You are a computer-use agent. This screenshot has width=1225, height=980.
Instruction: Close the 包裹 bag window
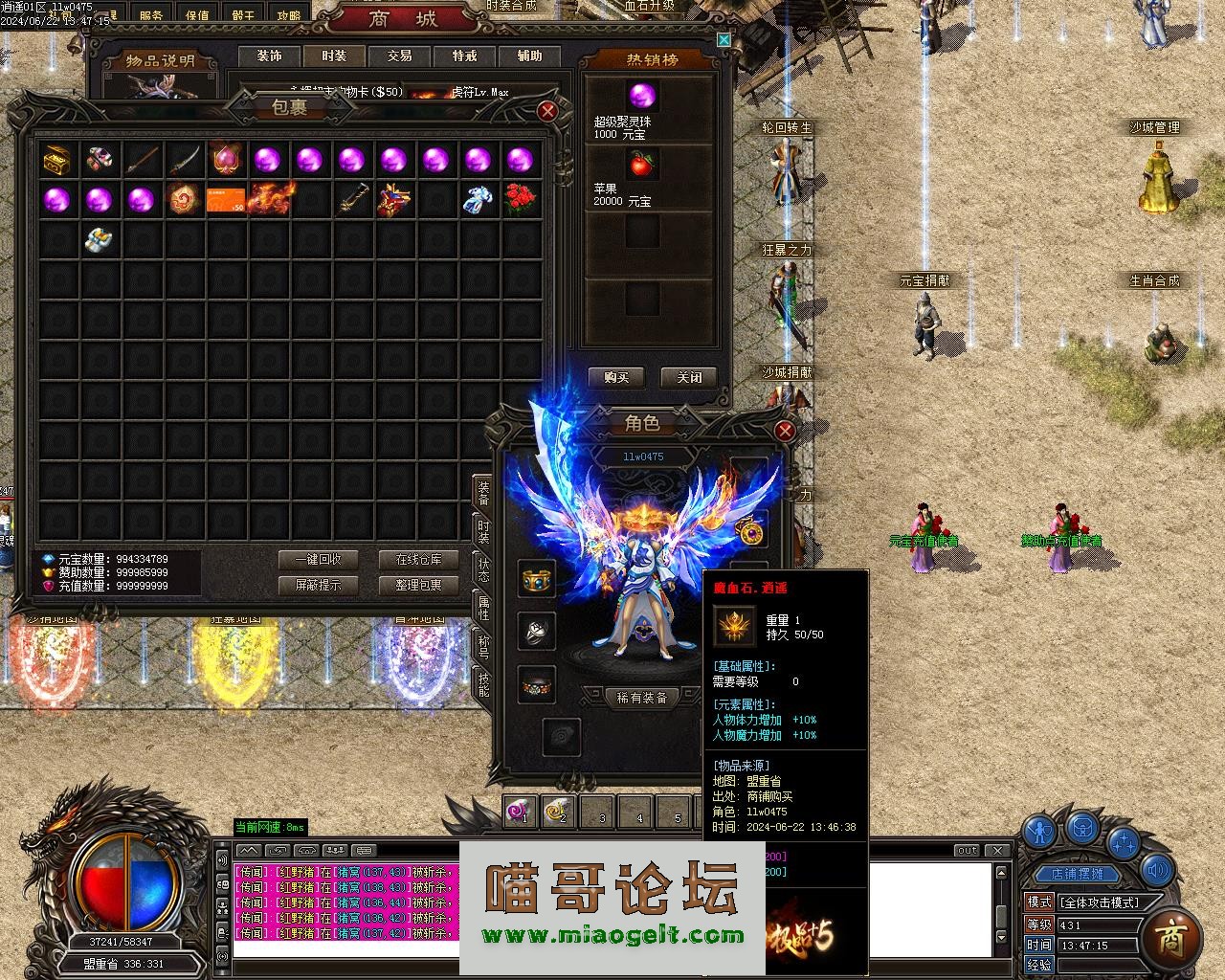pos(547,111)
